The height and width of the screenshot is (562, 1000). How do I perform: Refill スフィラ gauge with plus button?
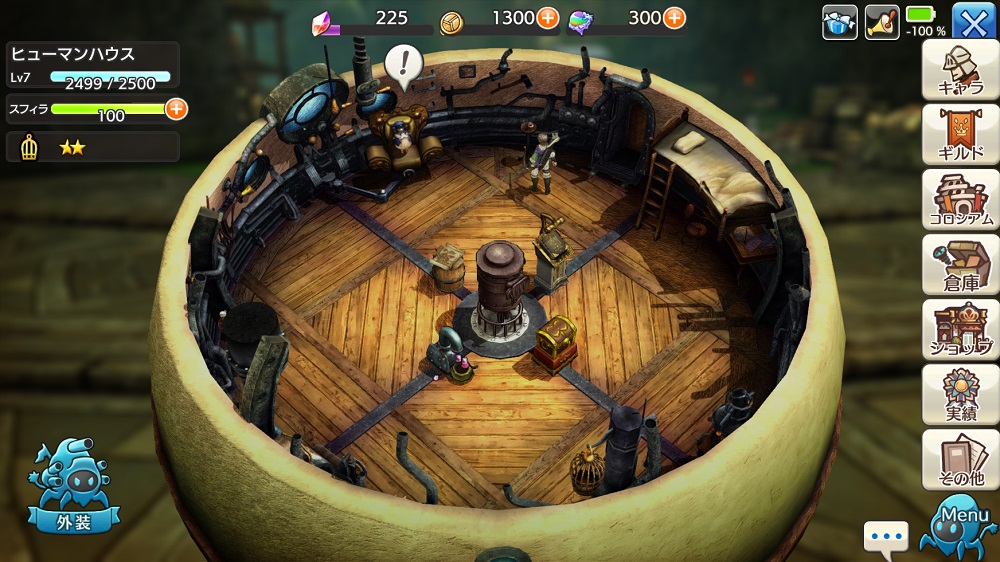[x=177, y=109]
